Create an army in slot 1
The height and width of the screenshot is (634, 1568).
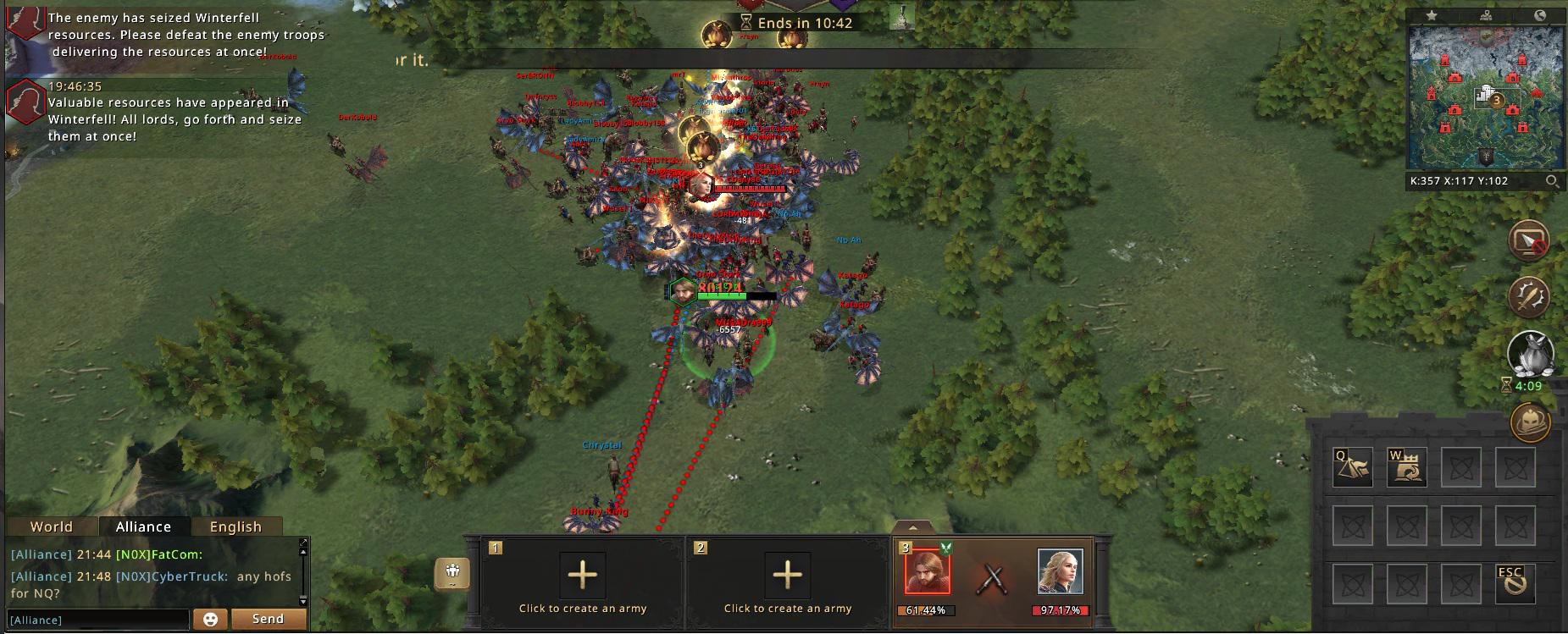click(x=583, y=576)
